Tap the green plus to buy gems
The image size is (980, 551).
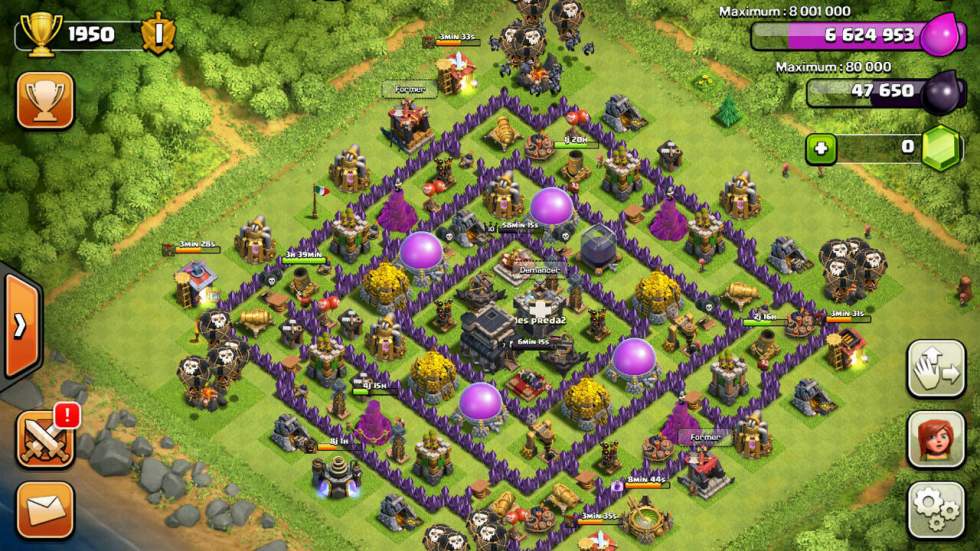pyautogui.click(x=822, y=149)
